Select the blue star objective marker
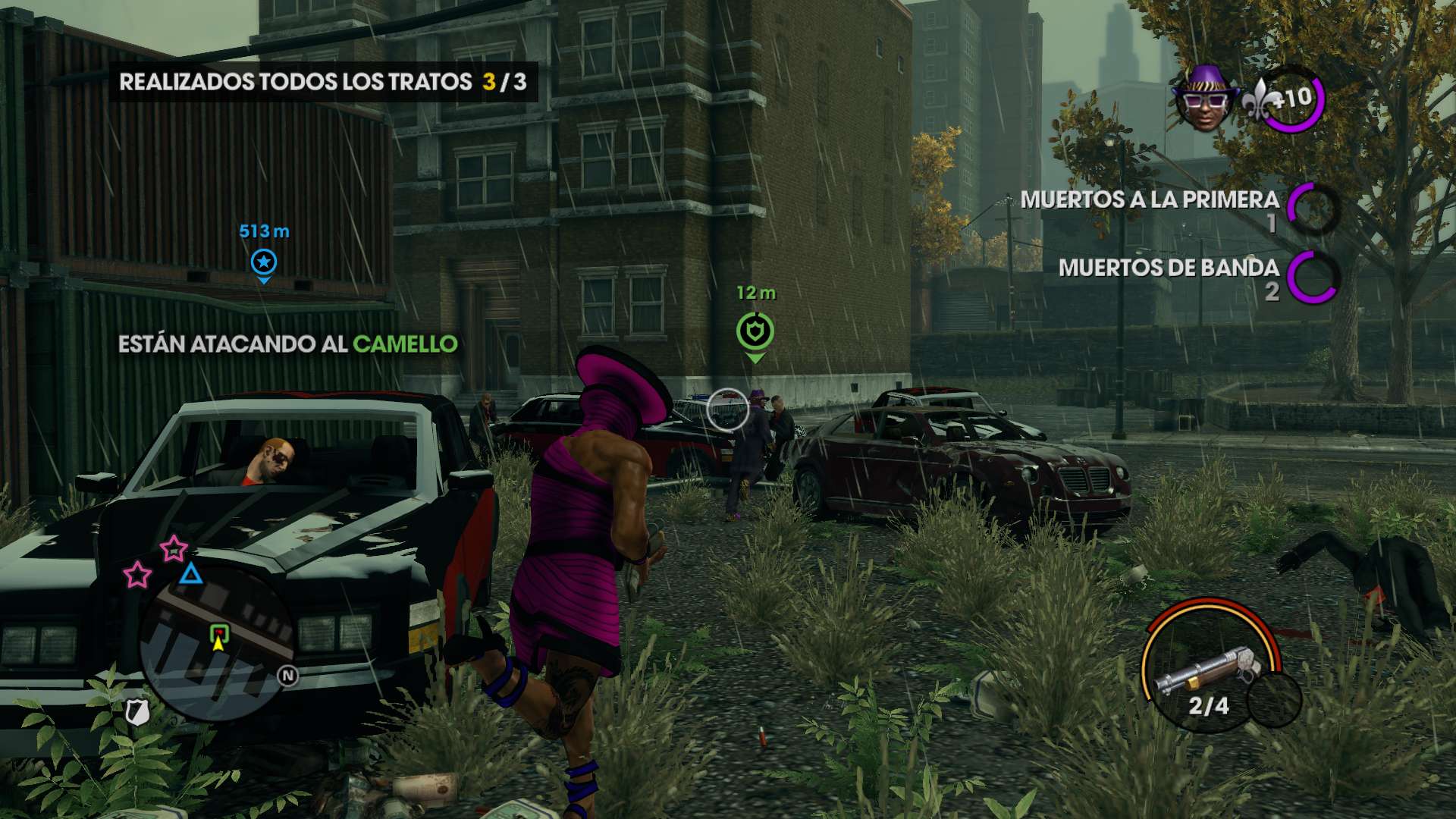 pos(264,262)
